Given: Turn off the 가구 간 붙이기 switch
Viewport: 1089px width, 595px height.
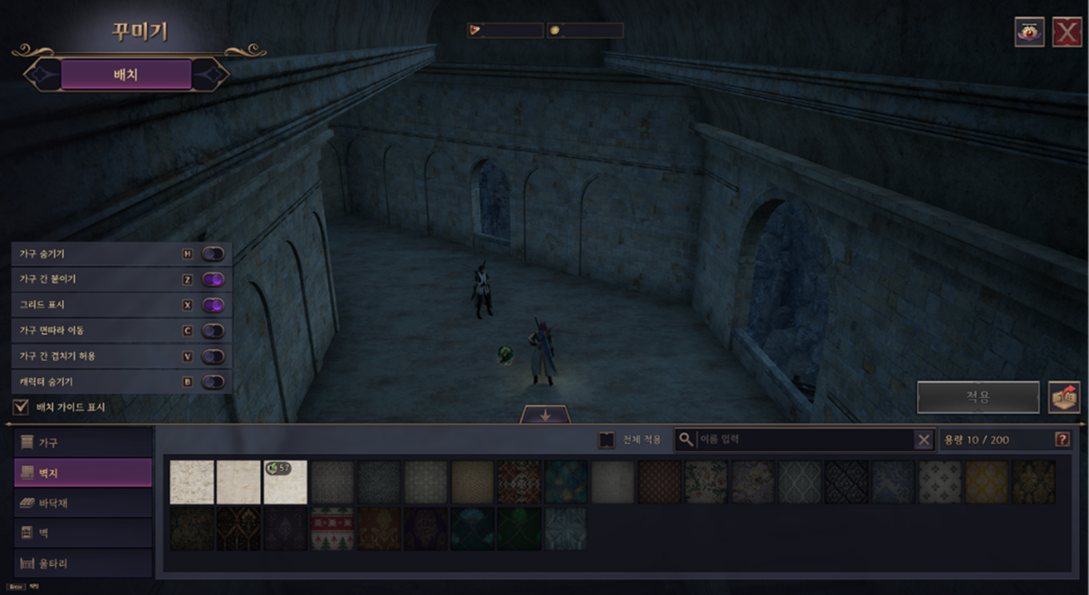Looking at the screenshot, I should (213, 280).
